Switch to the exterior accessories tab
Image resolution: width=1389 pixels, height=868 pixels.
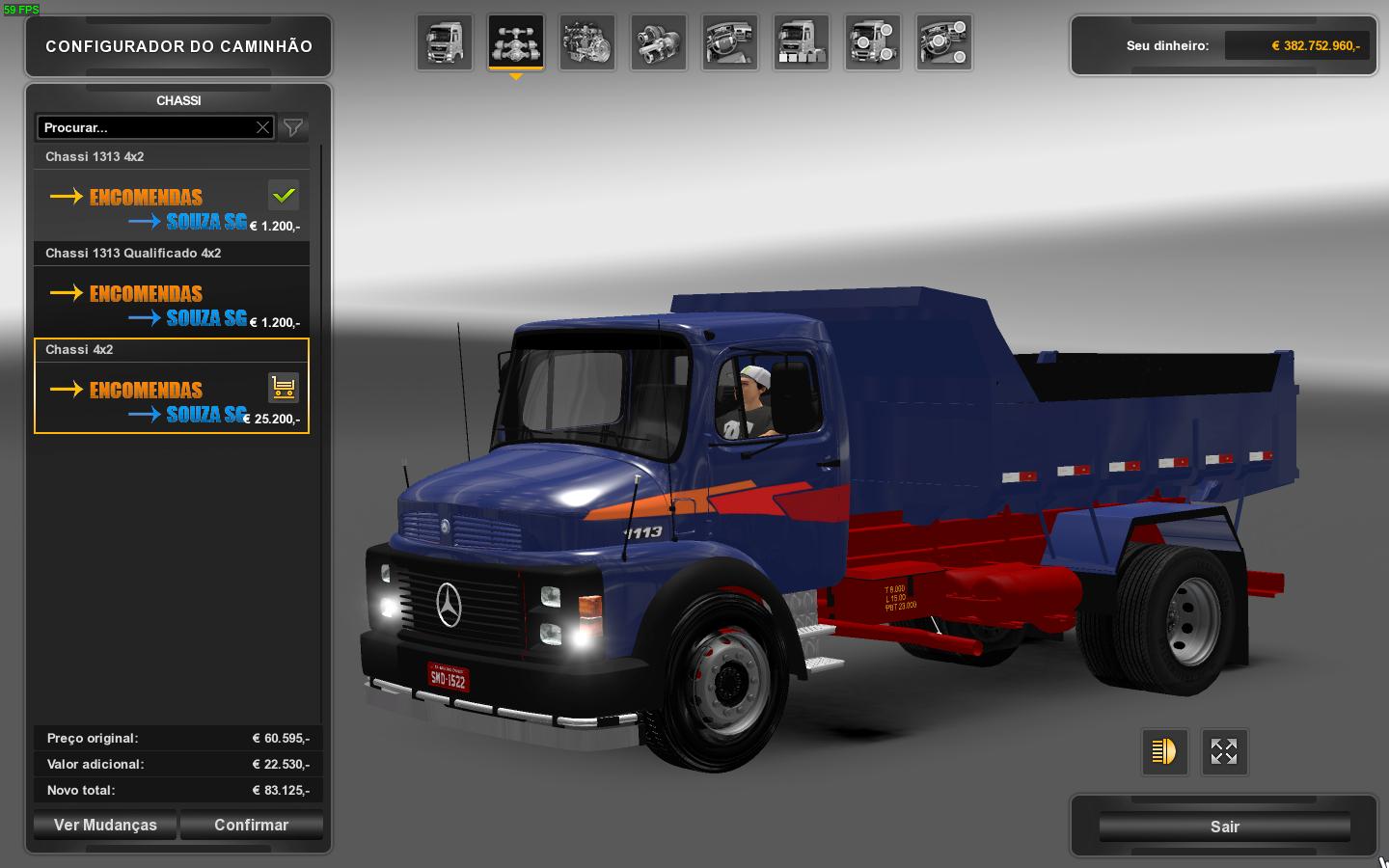873,41
